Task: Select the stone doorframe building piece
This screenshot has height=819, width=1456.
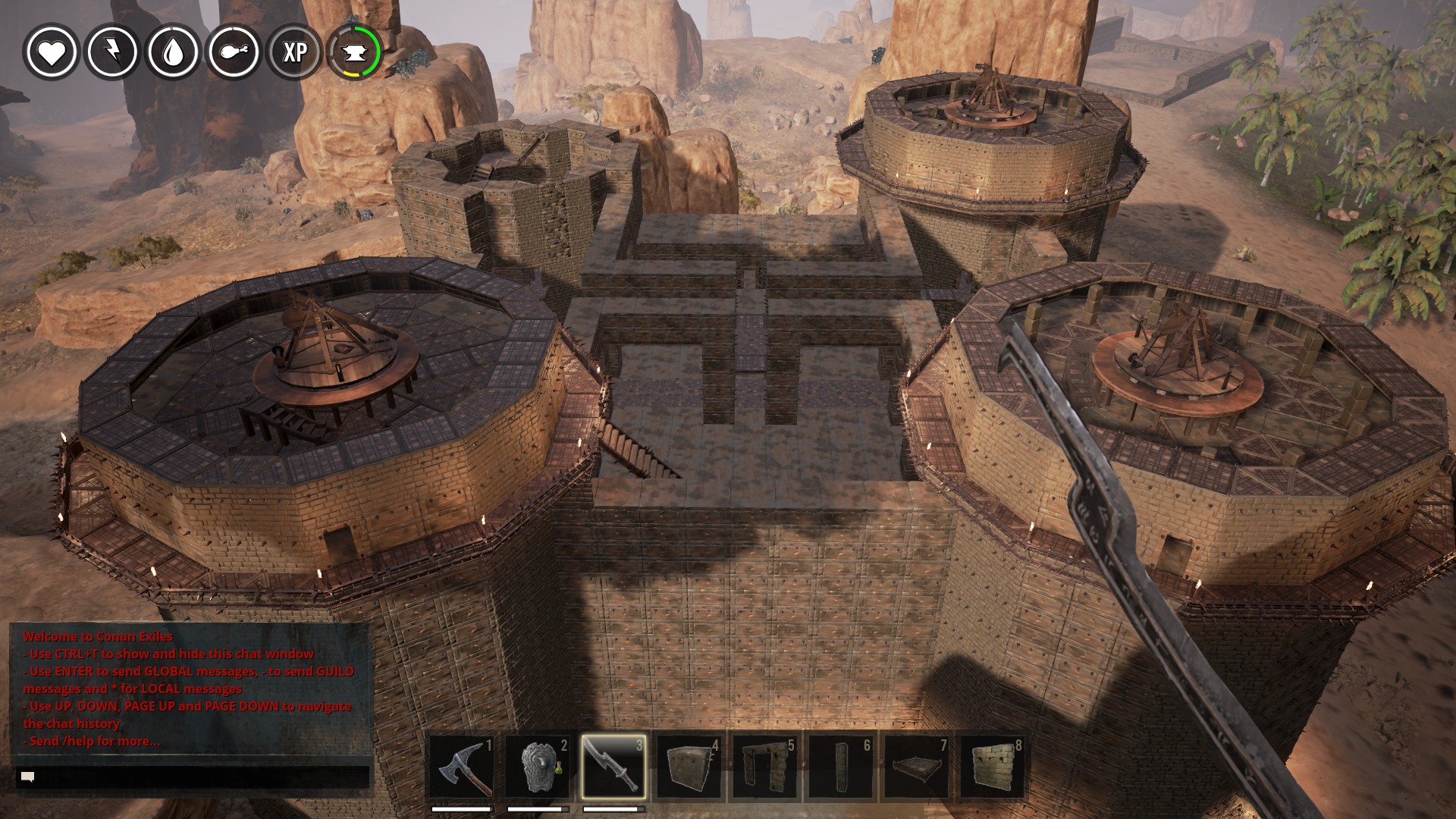Action: click(764, 767)
